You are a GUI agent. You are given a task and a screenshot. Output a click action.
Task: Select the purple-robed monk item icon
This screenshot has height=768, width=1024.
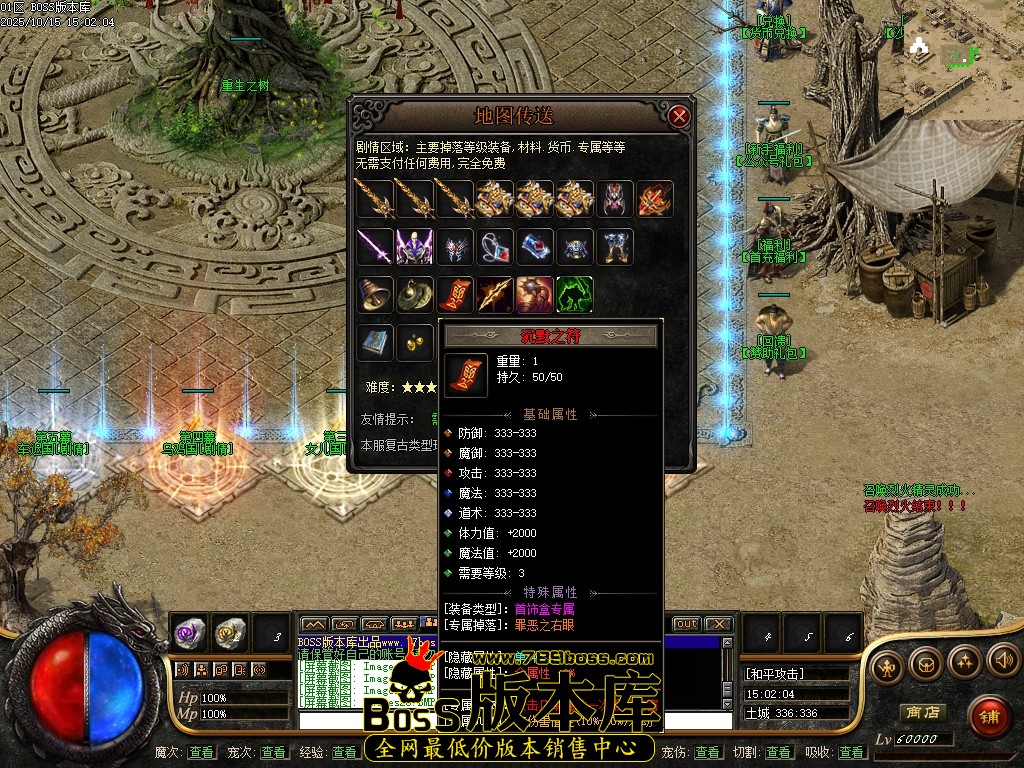click(x=414, y=246)
